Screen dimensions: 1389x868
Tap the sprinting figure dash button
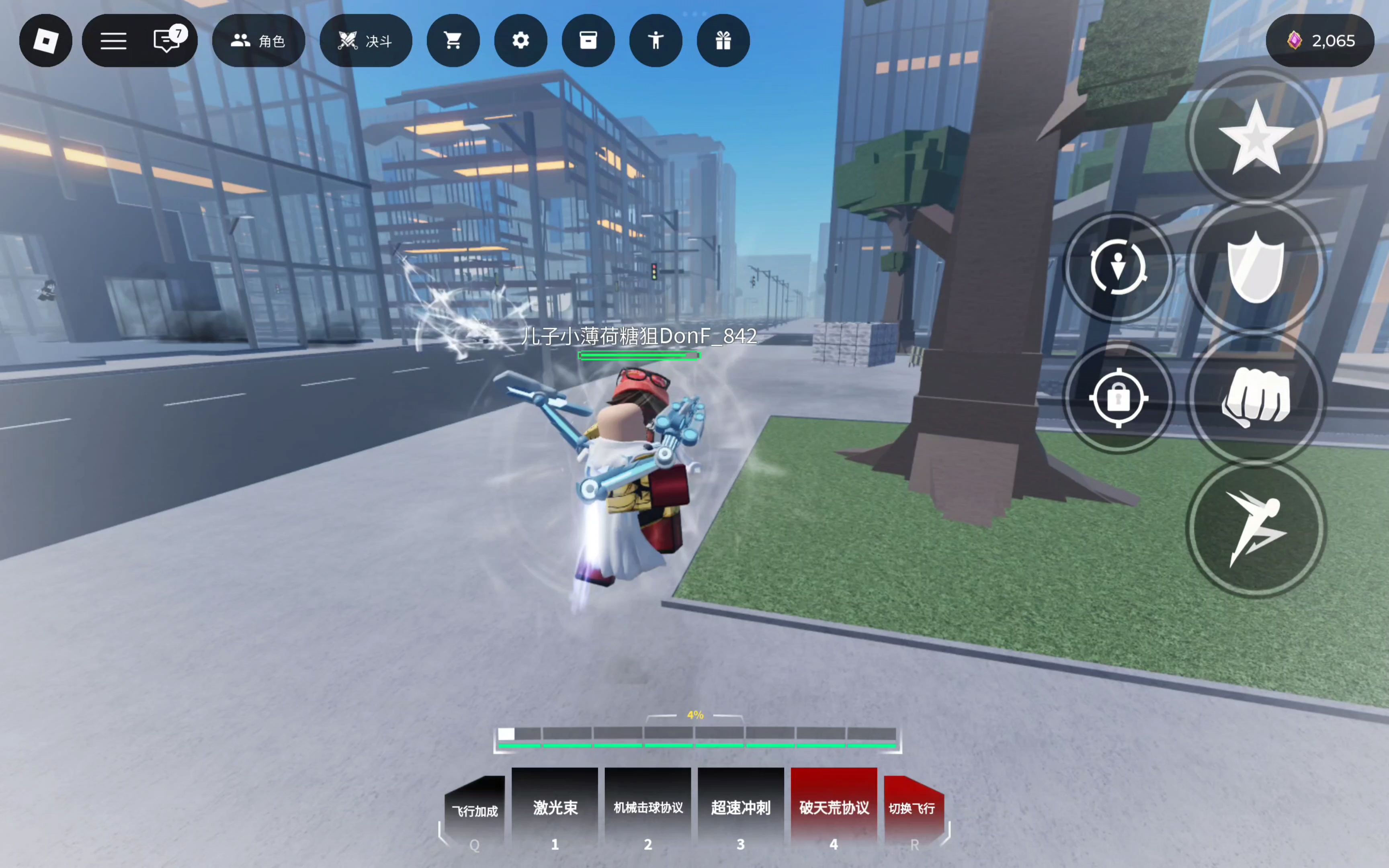click(x=1256, y=528)
